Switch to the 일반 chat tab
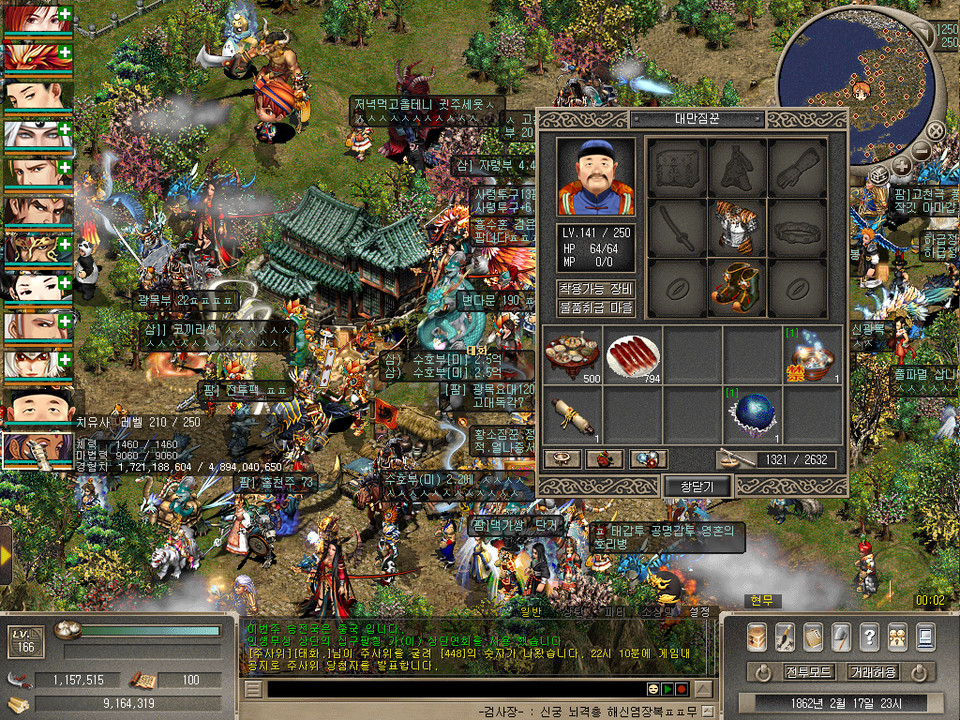This screenshot has height=720, width=960. tap(530, 612)
